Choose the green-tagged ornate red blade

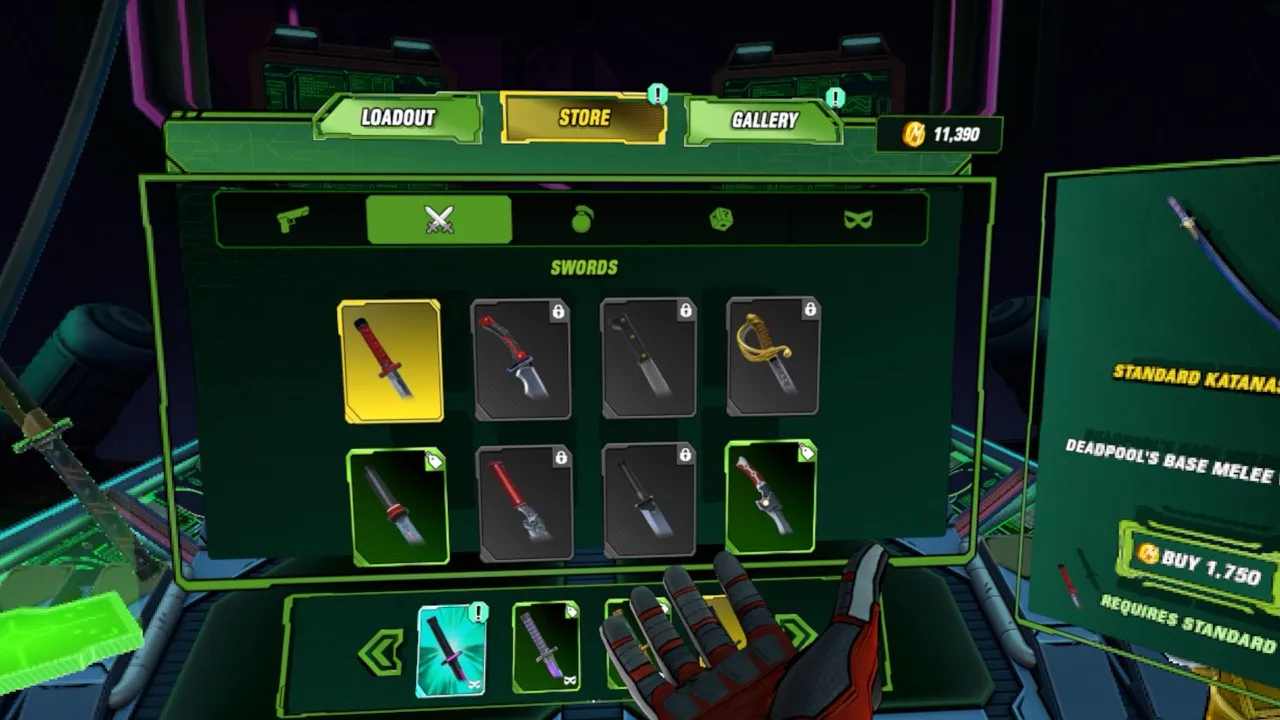(770, 496)
